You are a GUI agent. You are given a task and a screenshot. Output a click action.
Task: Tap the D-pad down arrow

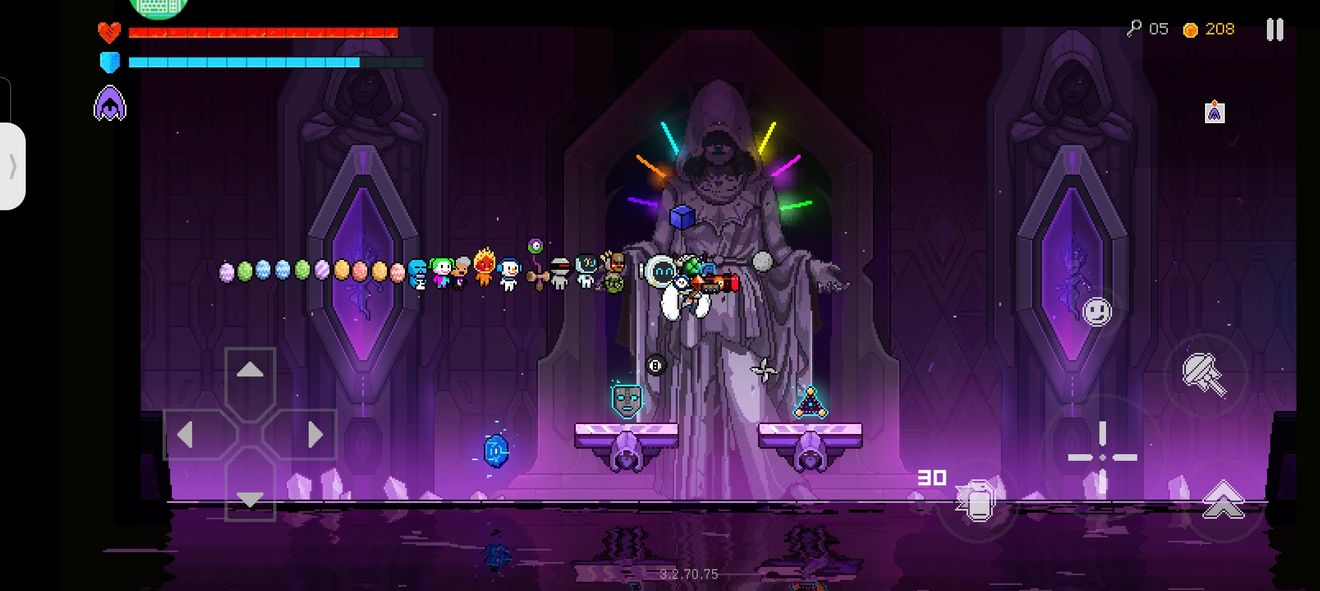[x=250, y=497]
